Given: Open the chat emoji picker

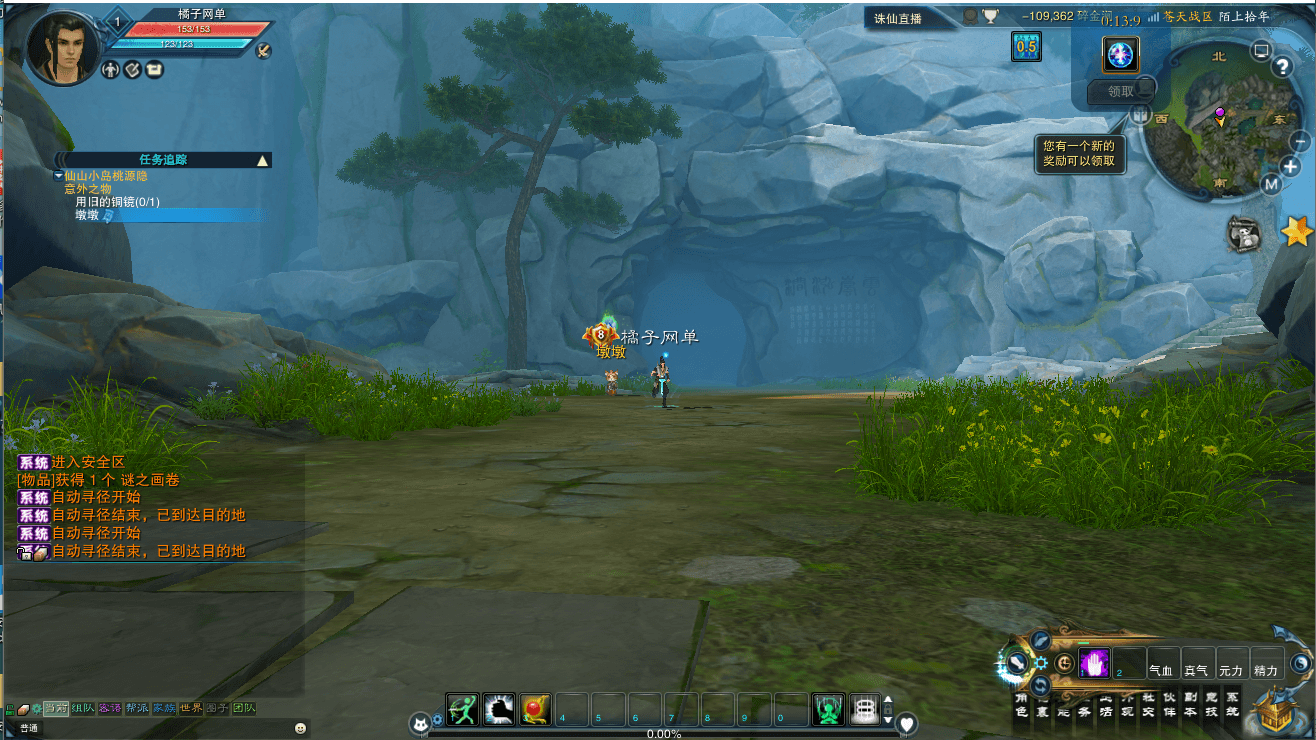Looking at the screenshot, I should pyautogui.click(x=300, y=728).
